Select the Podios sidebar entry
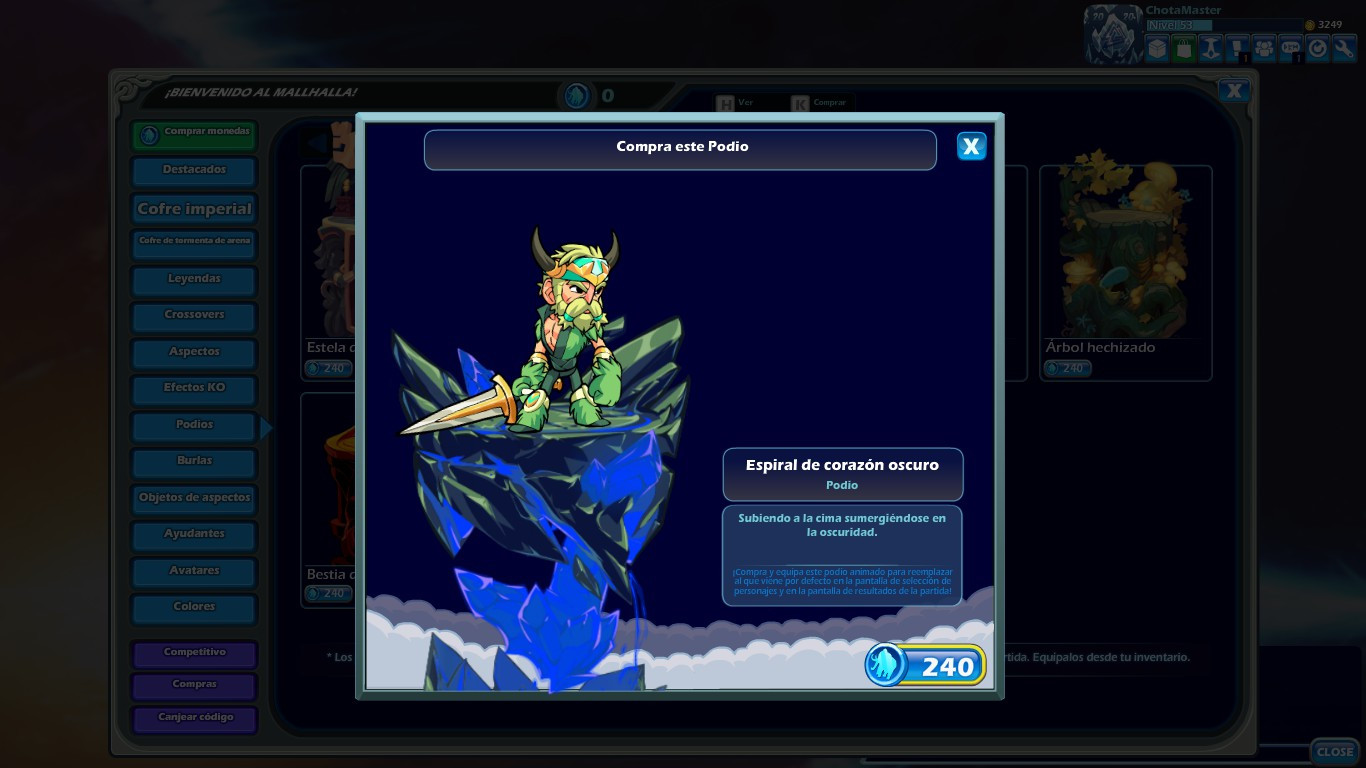This screenshot has width=1366, height=768. pos(193,425)
